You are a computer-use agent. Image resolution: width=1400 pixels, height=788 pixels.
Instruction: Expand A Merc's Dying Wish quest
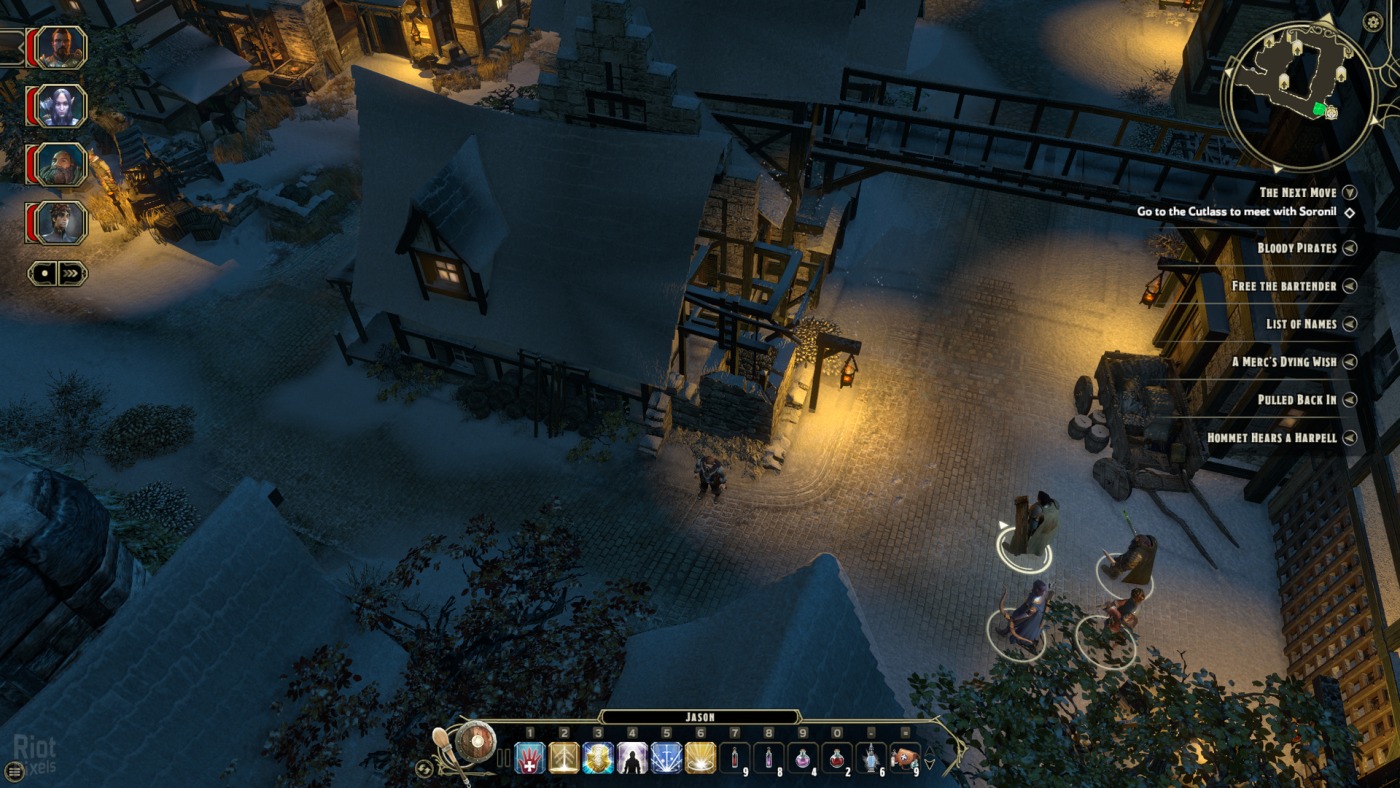pos(1349,362)
